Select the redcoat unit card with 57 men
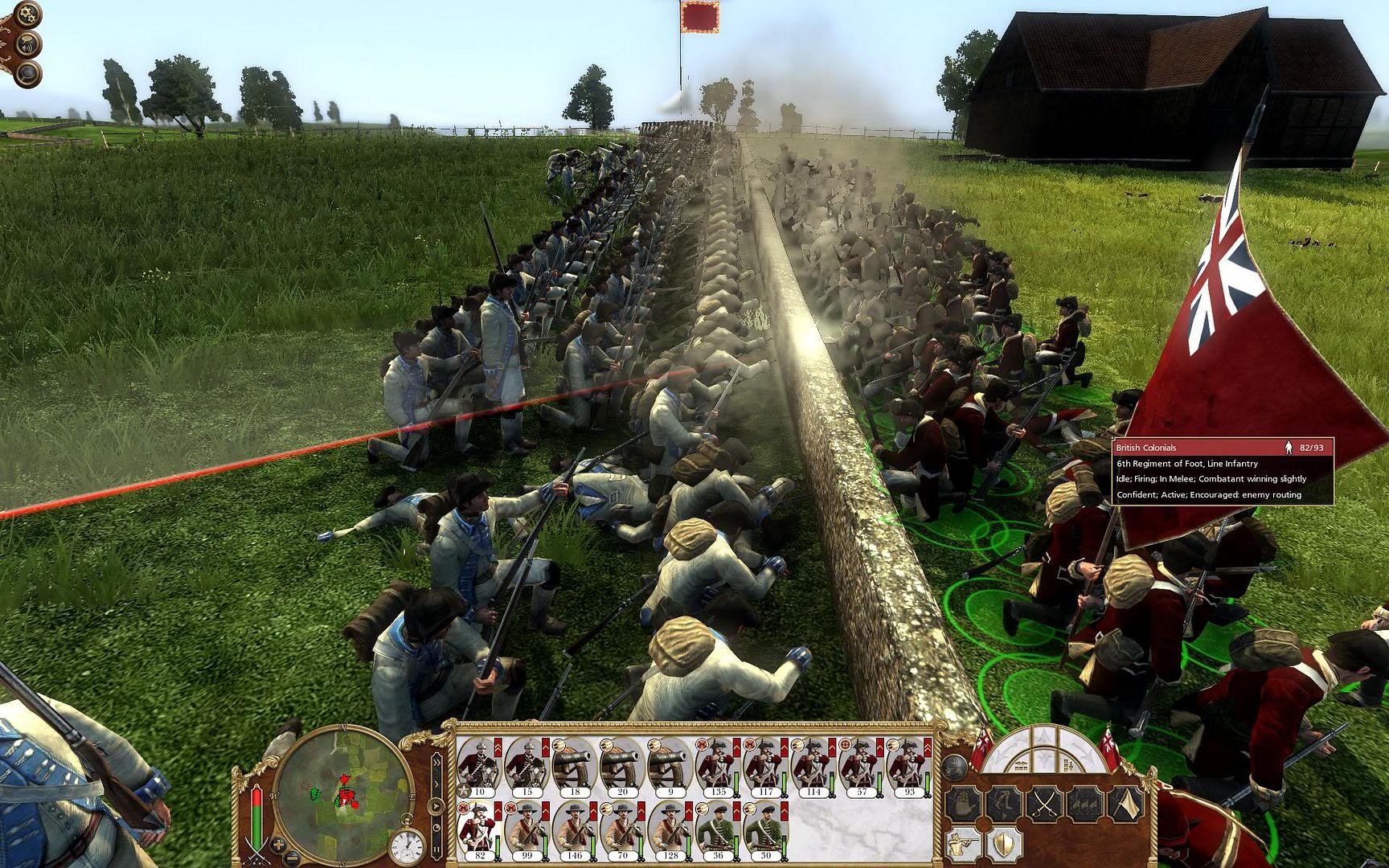This screenshot has height=868, width=1389. 860,765
